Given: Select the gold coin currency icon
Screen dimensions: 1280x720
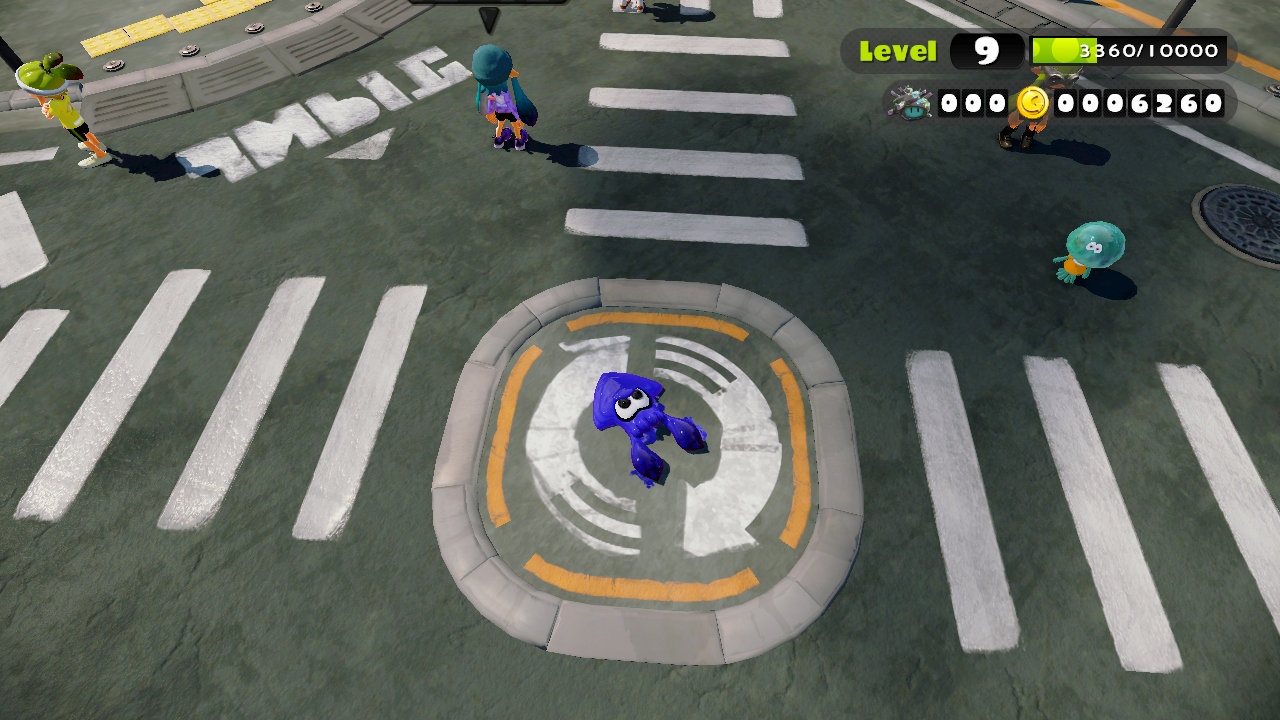Looking at the screenshot, I should (x=1032, y=103).
